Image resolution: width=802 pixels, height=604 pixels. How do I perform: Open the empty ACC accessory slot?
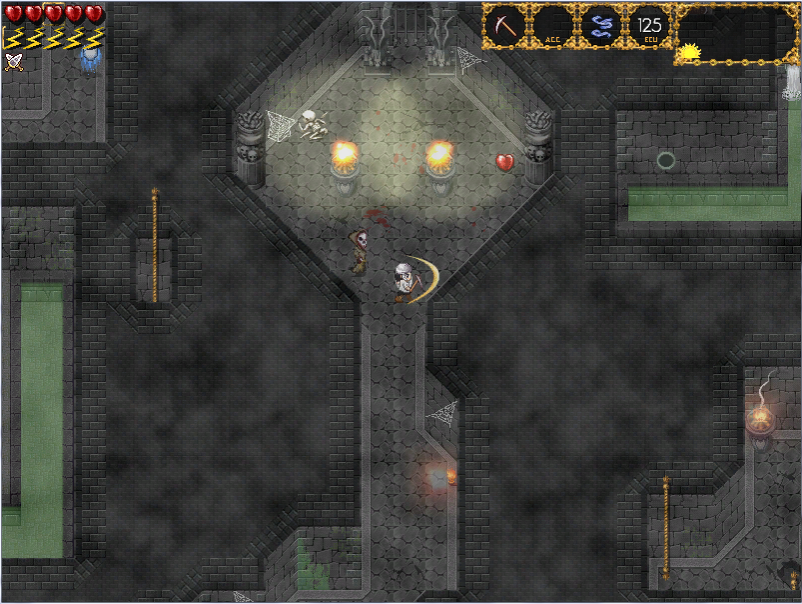[x=552, y=26]
